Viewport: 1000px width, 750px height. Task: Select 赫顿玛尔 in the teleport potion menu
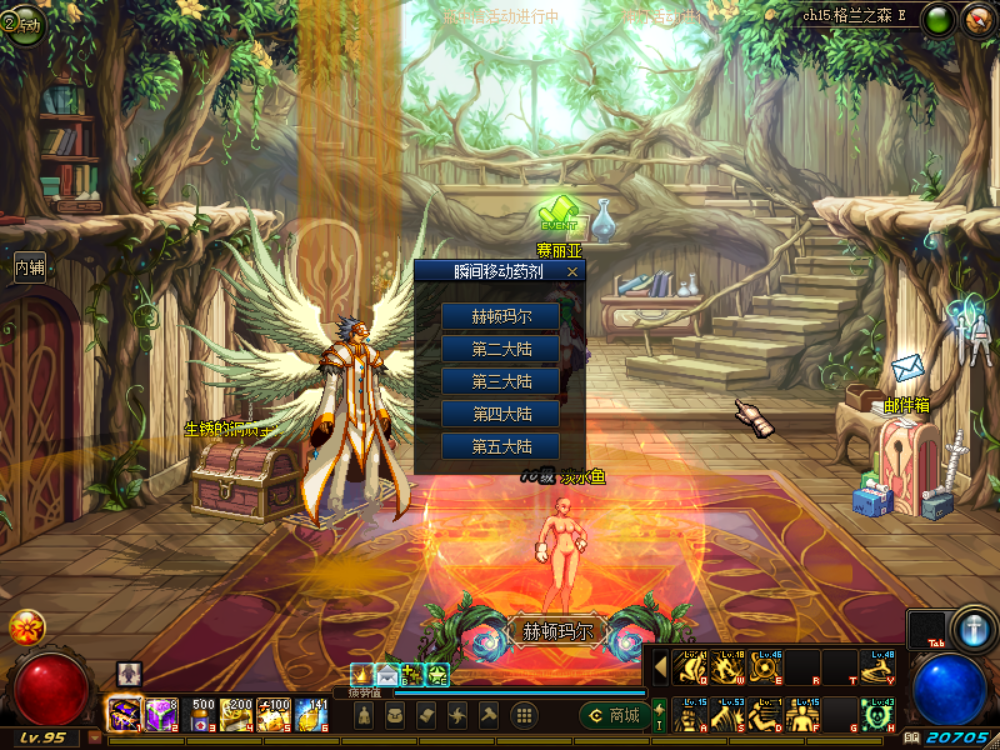coord(501,317)
